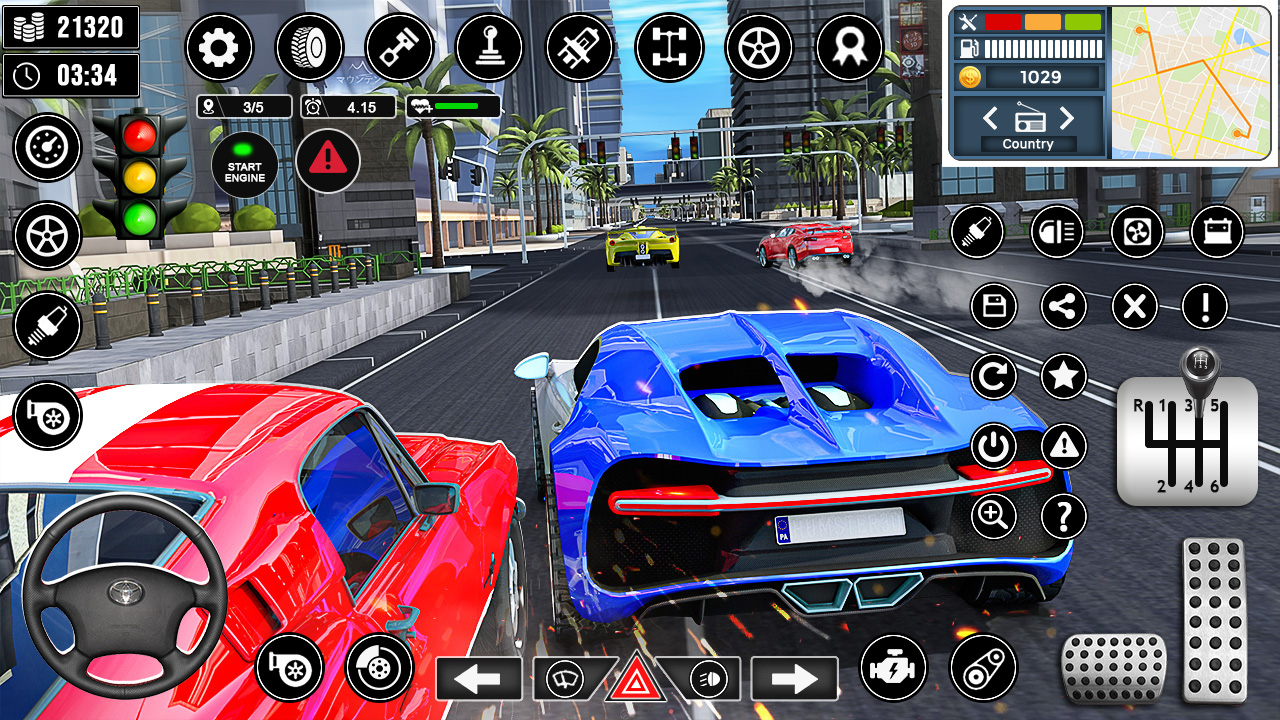The image size is (1280, 720).
Task: Toggle the power button icon
Action: point(994,447)
